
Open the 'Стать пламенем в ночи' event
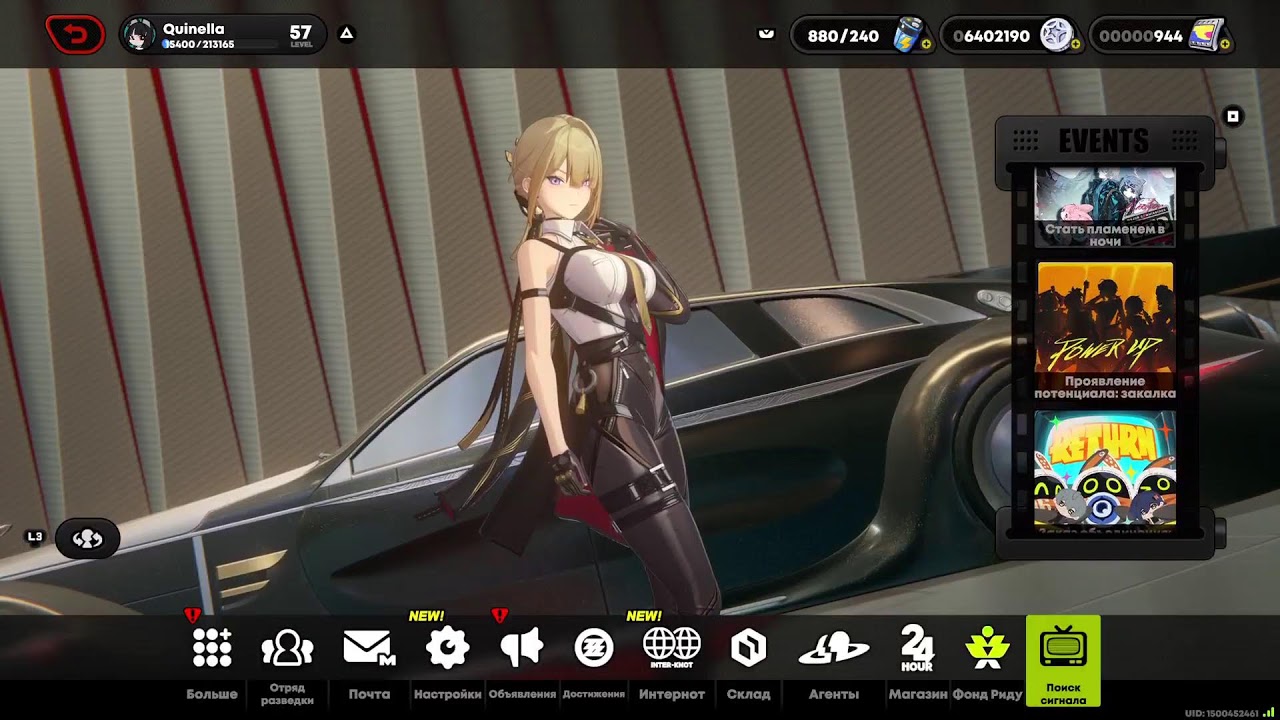pos(1105,206)
